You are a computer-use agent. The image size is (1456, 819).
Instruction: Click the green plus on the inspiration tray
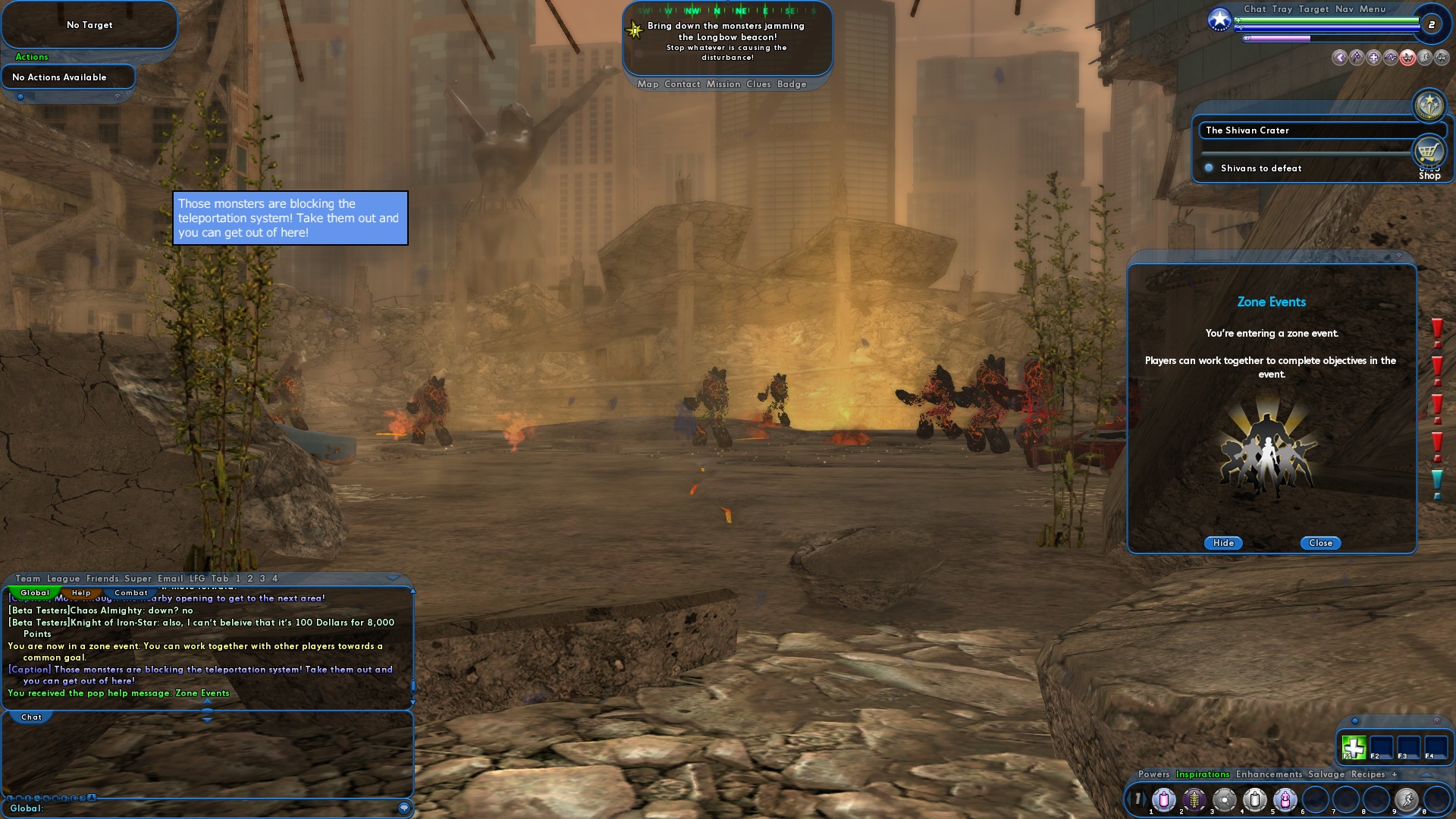pos(1354,747)
